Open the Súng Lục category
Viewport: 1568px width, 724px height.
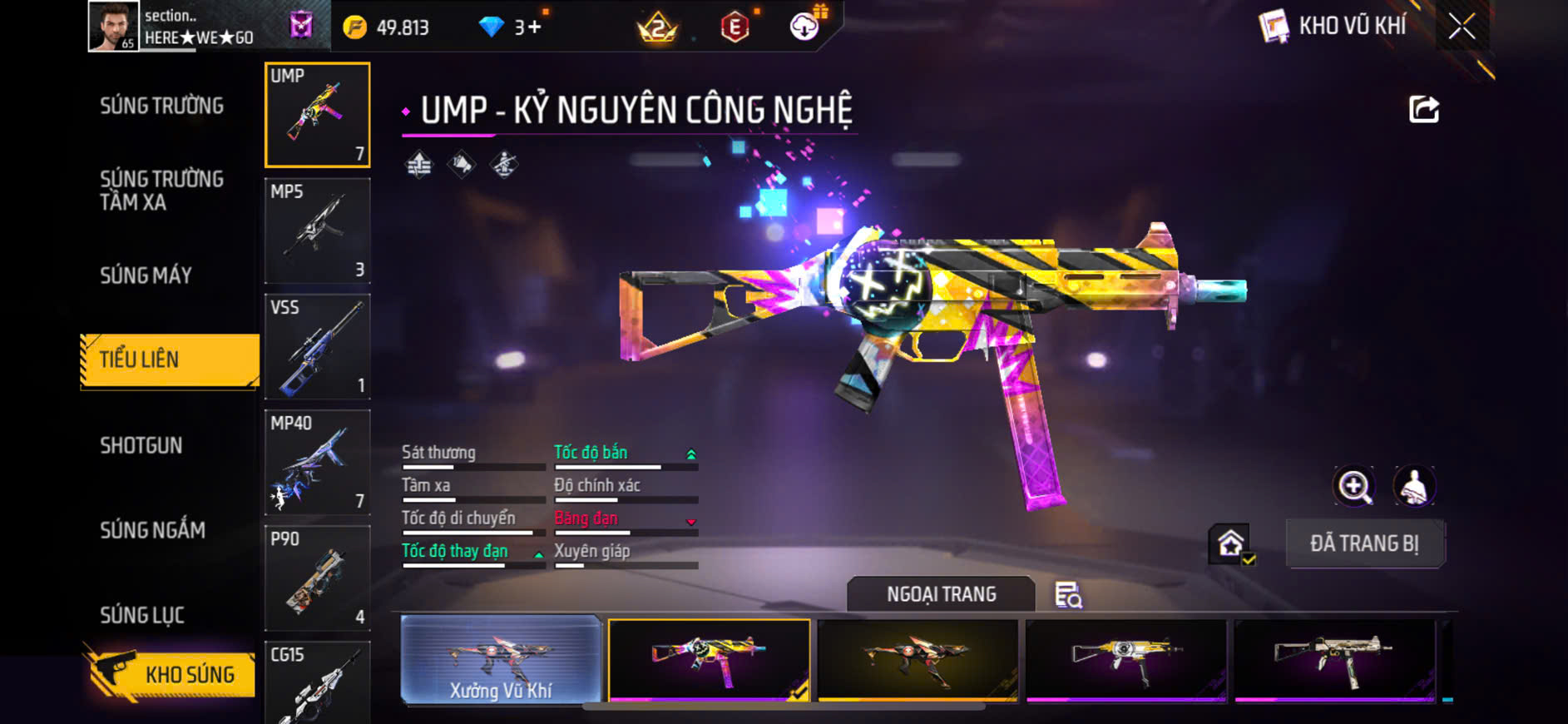tap(142, 615)
